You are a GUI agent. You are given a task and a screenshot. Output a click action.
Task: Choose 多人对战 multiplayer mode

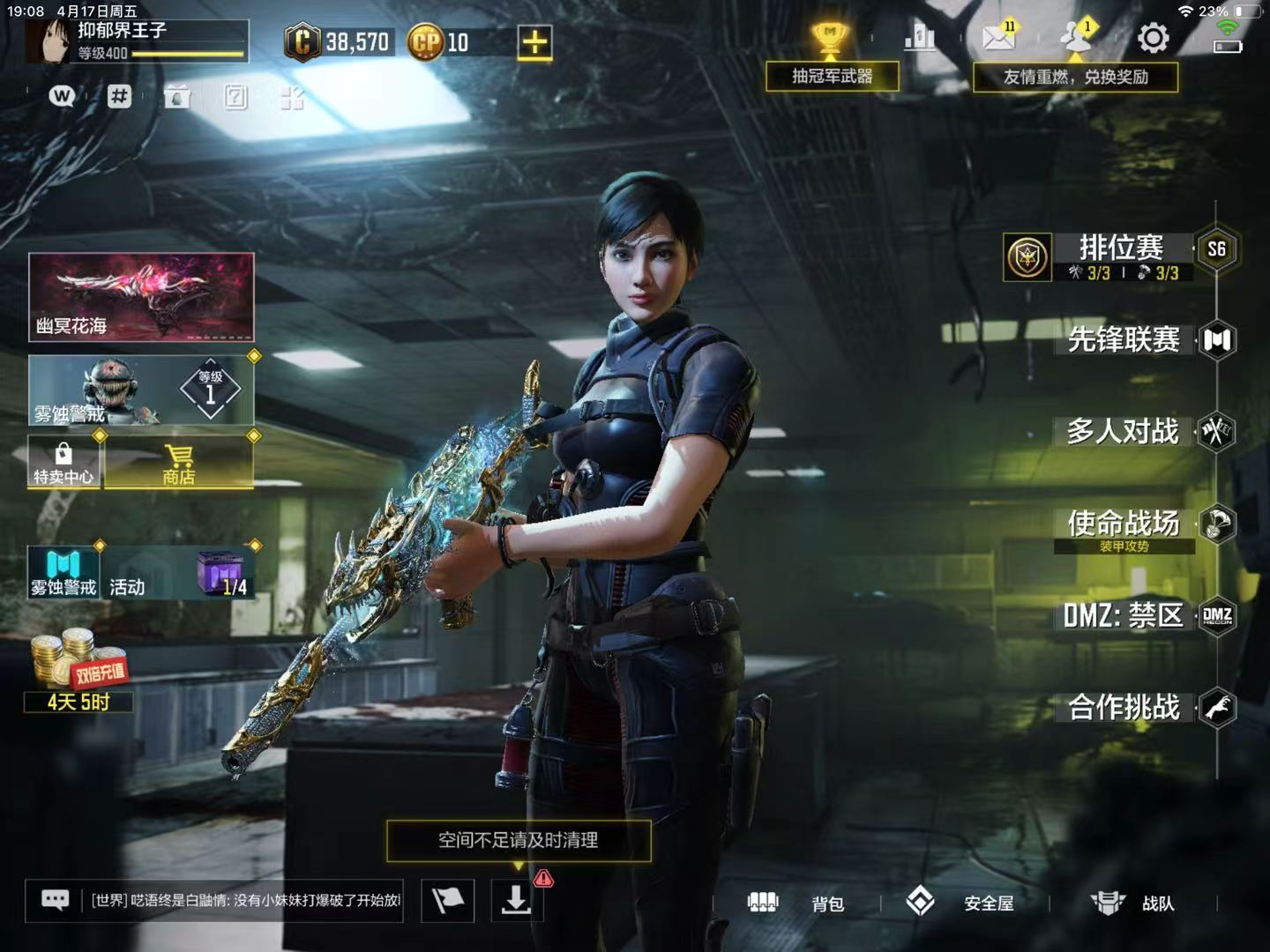1123,432
